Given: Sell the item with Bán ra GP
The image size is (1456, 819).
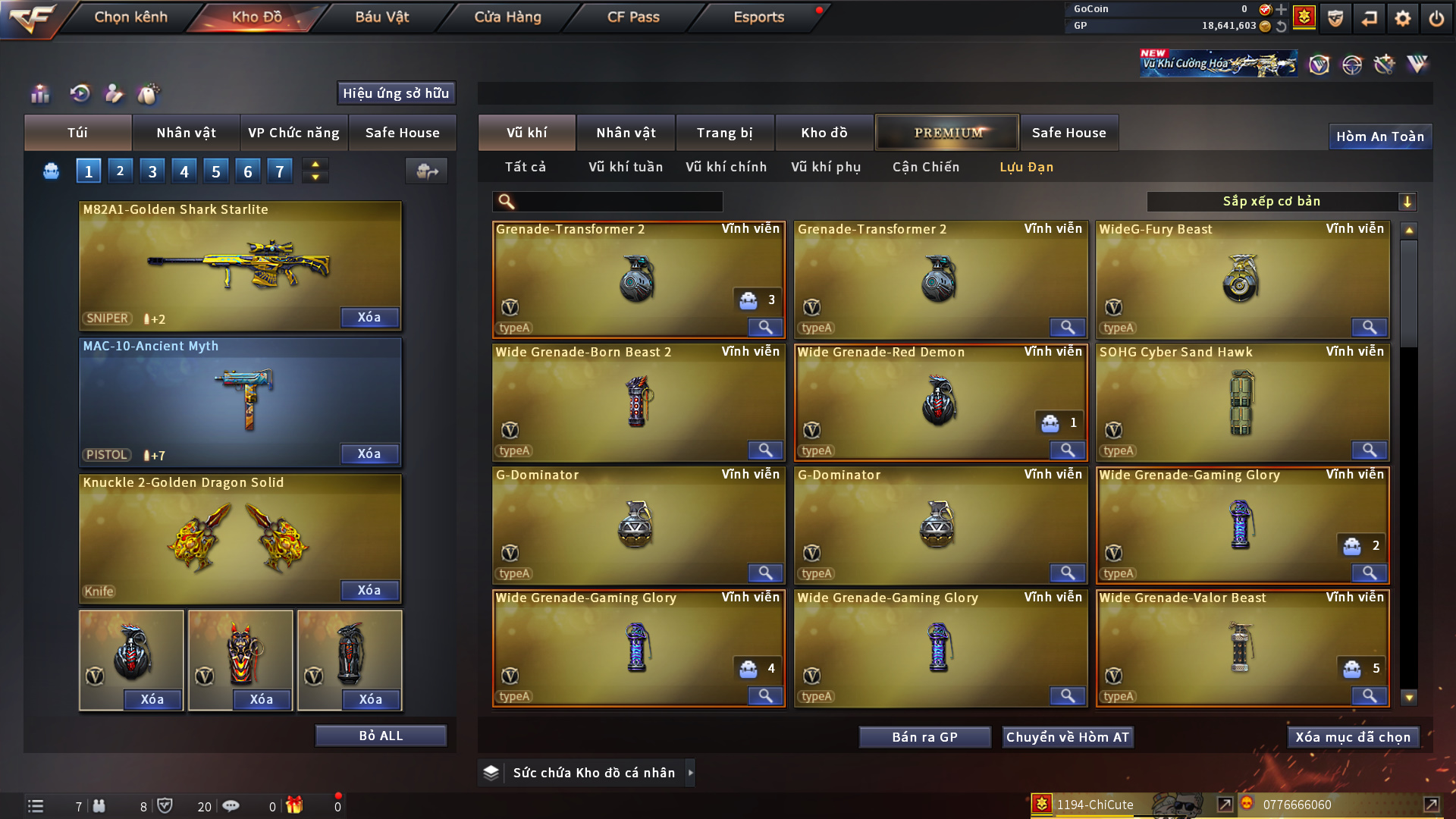Looking at the screenshot, I should 924,737.
